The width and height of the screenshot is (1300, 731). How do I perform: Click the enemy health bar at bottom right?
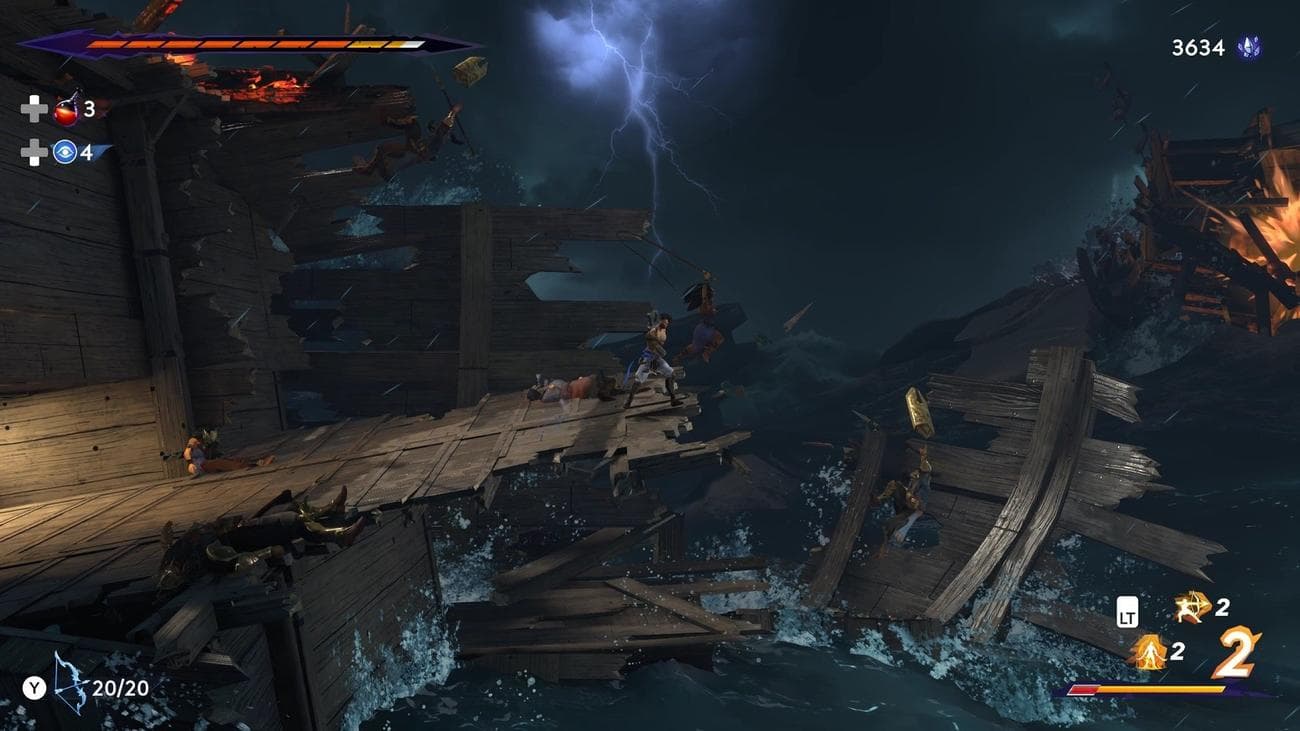click(1147, 688)
